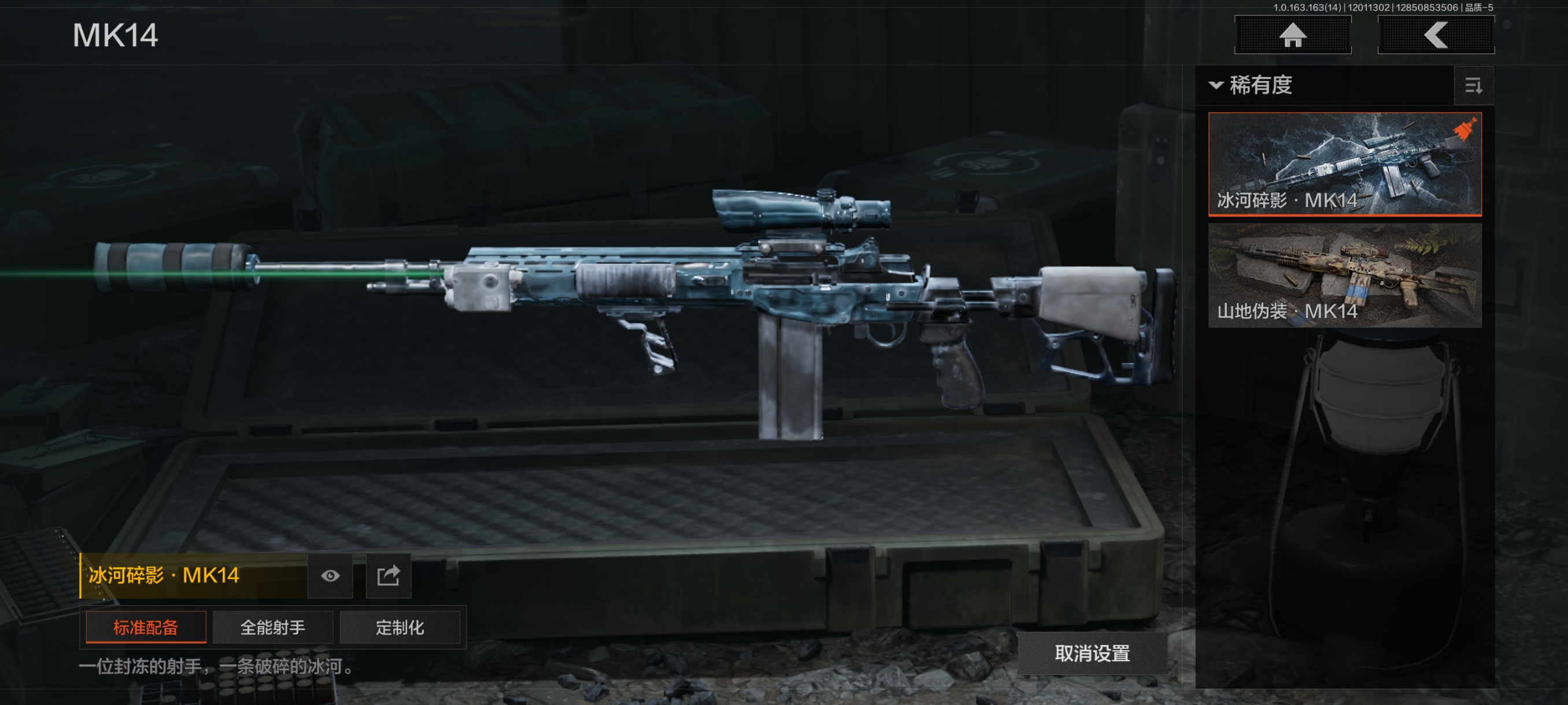Switch to the 全能射手 tab
1568x705 pixels.
[x=273, y=627]
